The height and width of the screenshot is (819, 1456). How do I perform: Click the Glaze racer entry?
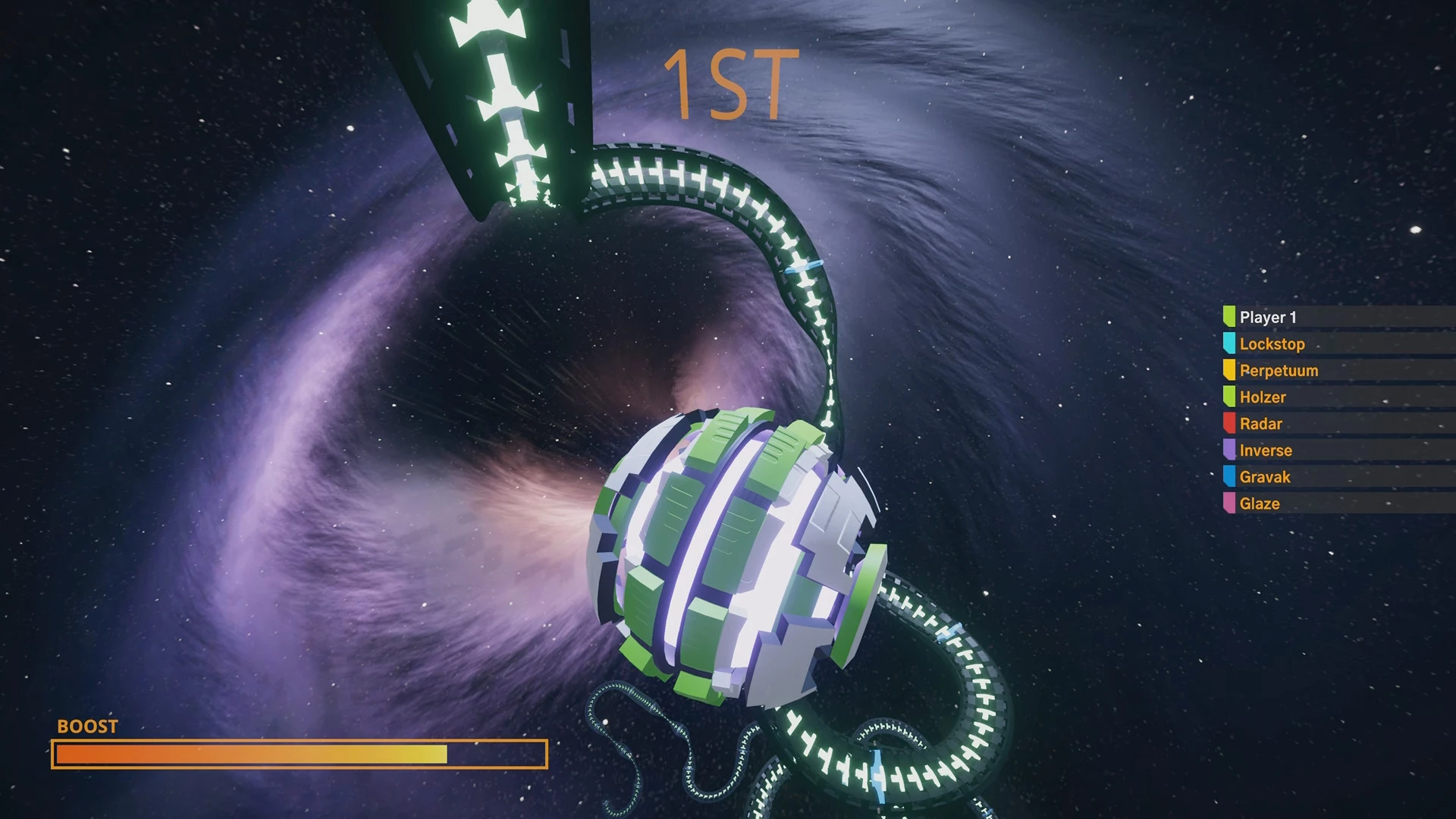1260,503
